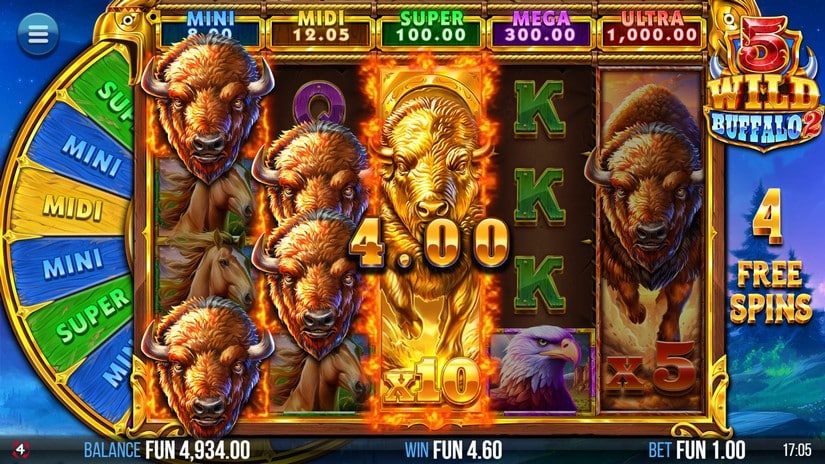The image size is (825, 464).
Task: Open the hamburger menu button
Action: click(x=38, y=35)
